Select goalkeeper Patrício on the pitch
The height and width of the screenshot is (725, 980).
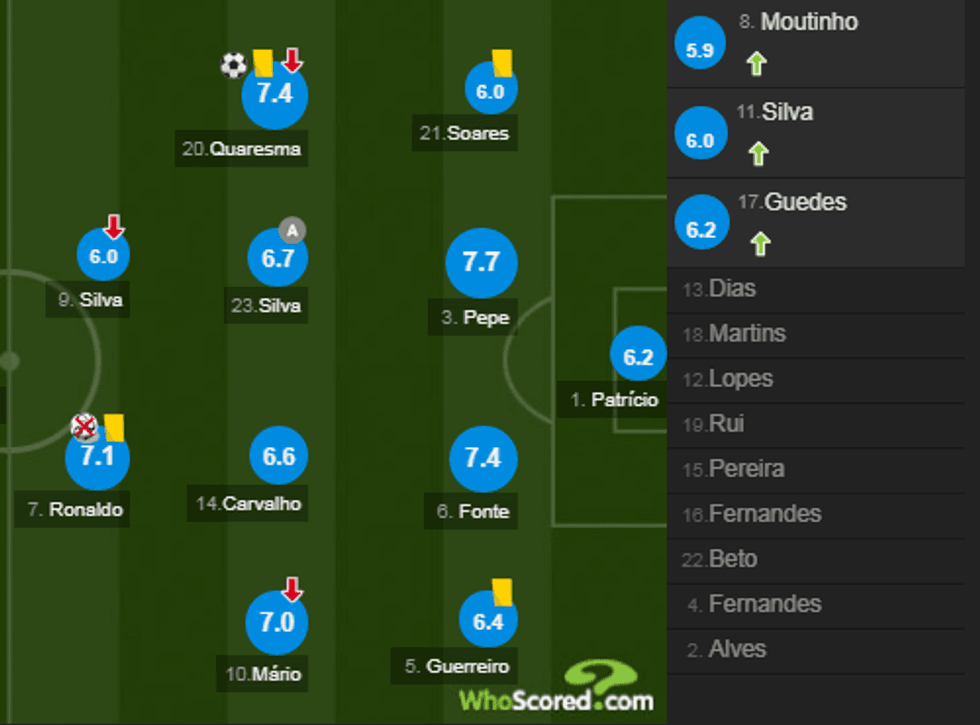click(638, 358)
